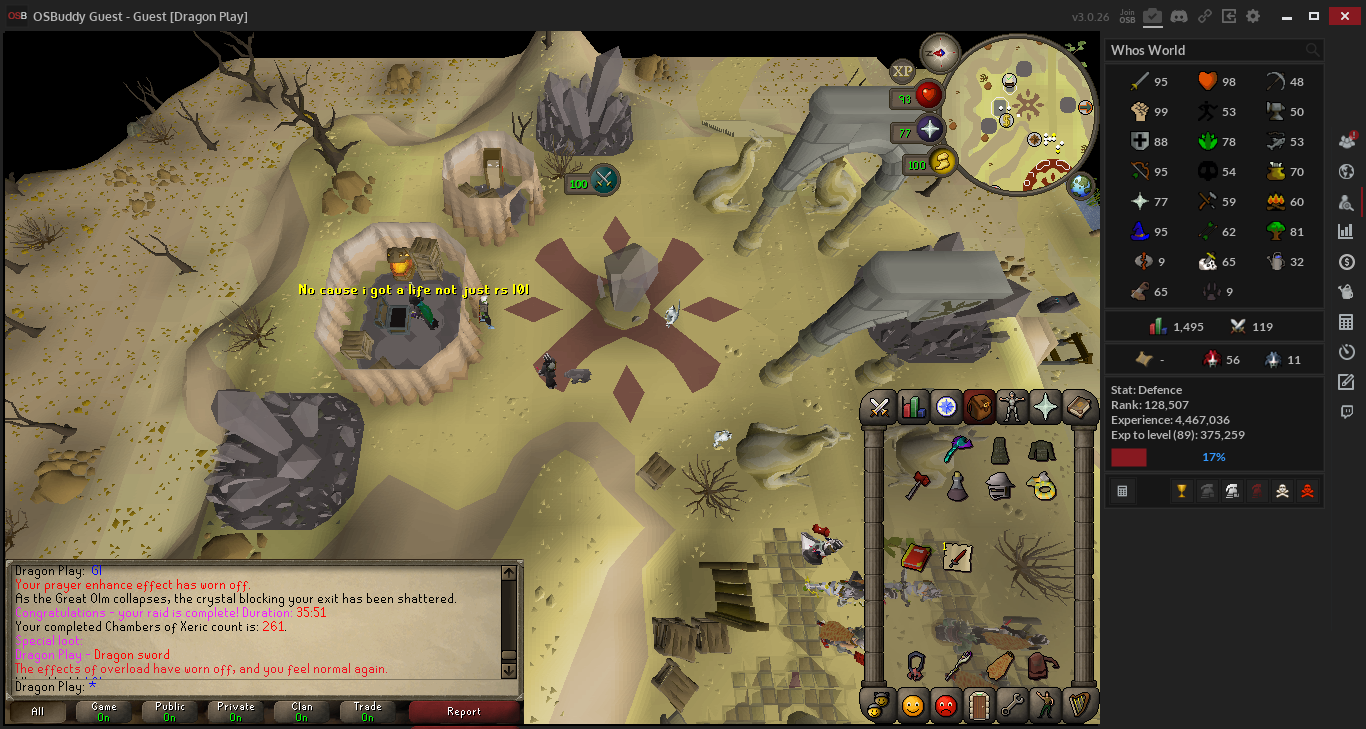Toggle run with the boot orb
Screen dimensions: 1366x729
pyautogui.click(x=942, y=161)
